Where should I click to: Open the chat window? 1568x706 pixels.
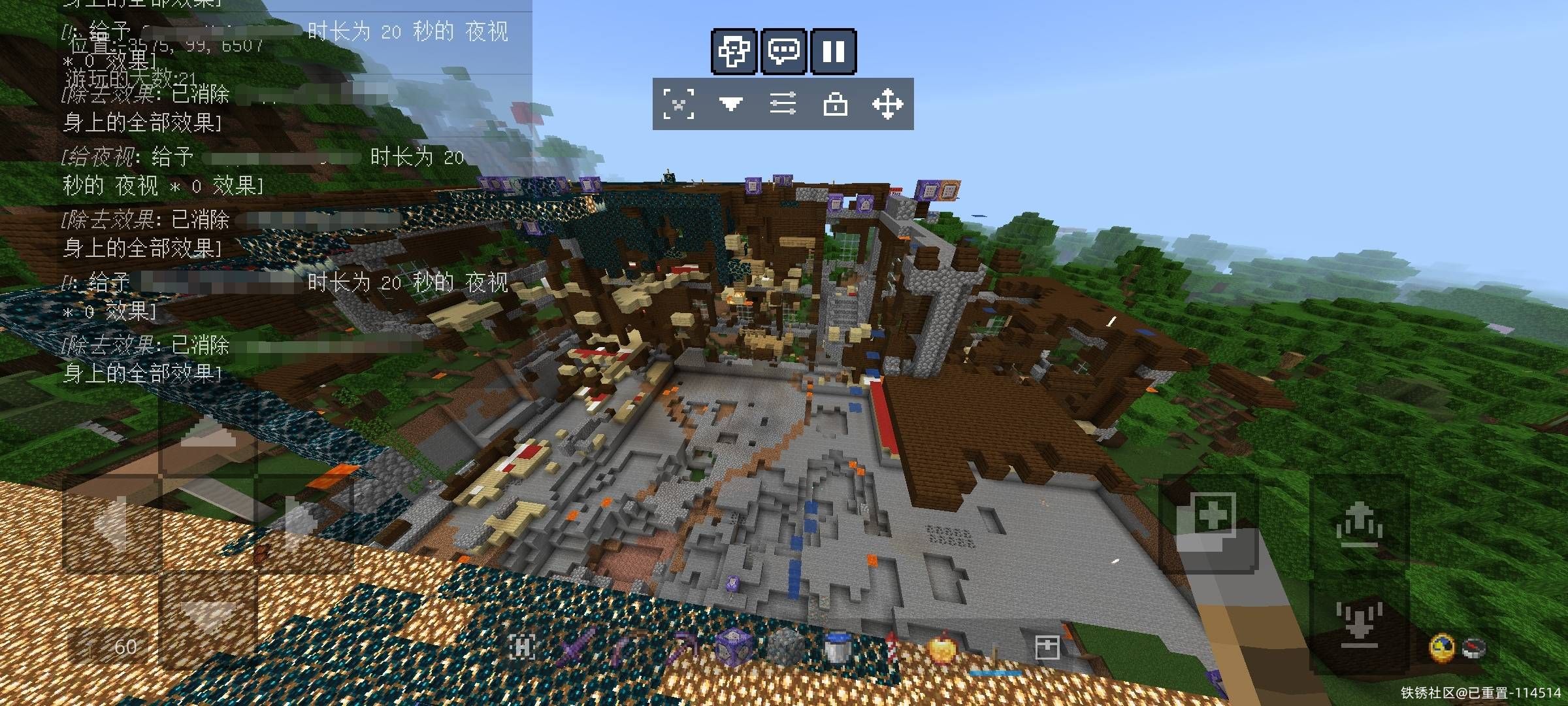(783, 51)
